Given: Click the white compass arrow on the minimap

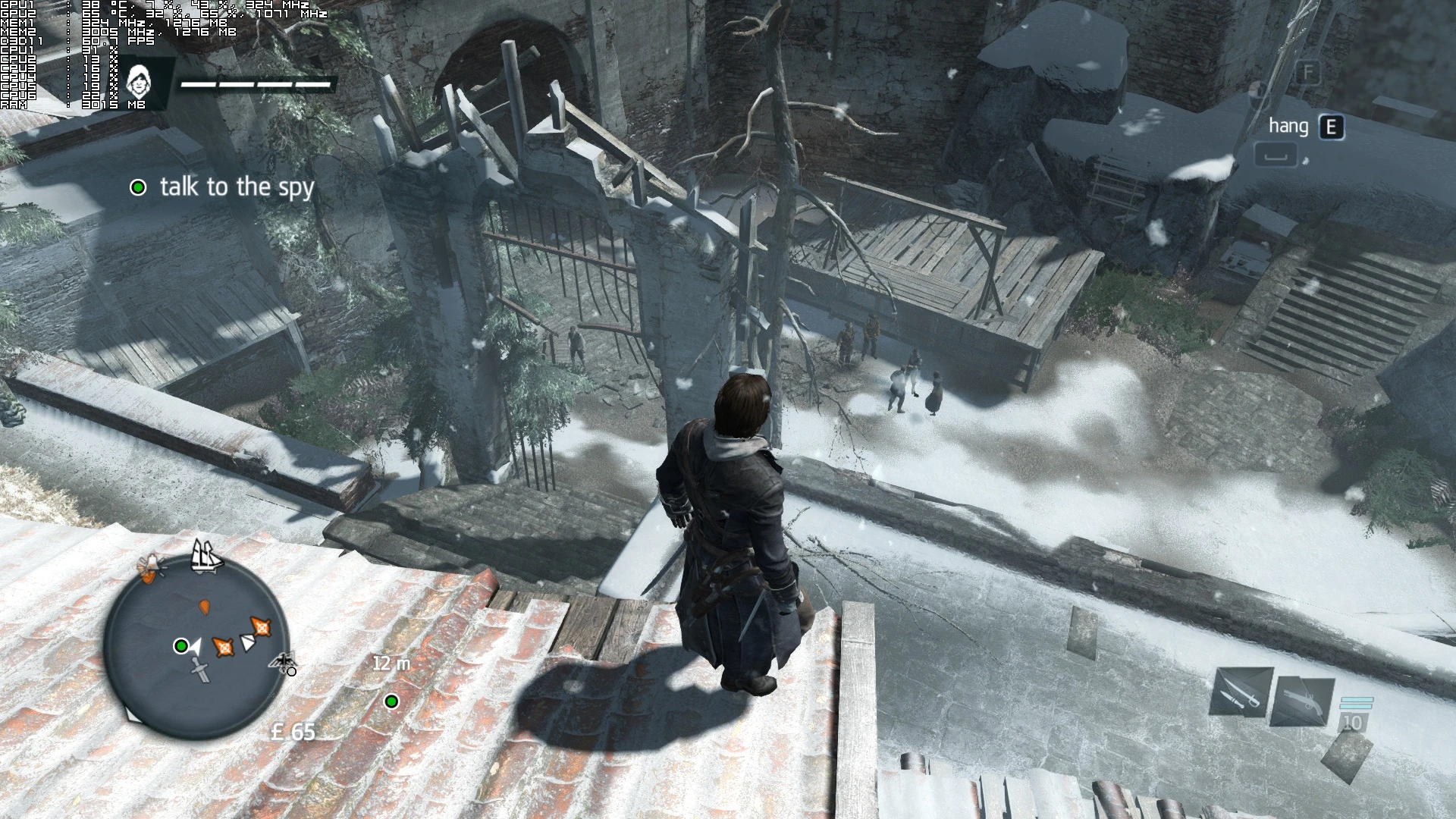Looking at the screenshot, I should pyautogui.click(x=196, y=645).
